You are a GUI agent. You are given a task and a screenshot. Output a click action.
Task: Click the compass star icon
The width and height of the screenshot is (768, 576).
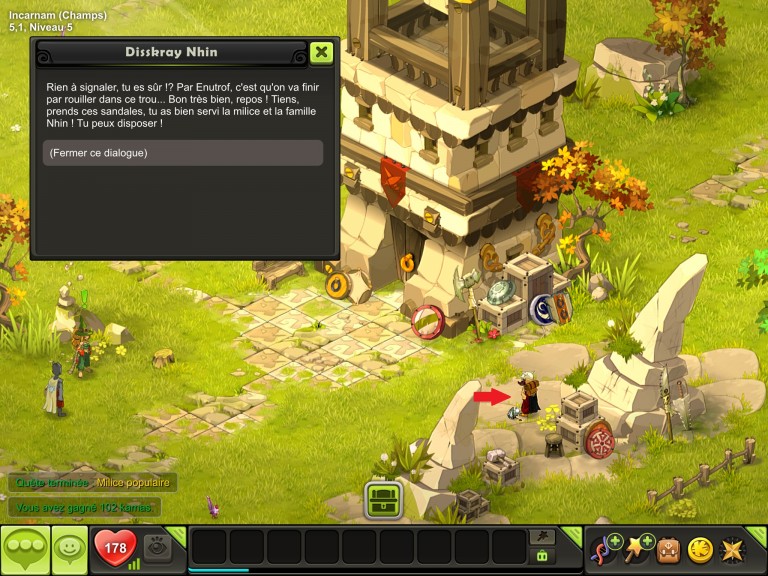[x=733, y=549]
